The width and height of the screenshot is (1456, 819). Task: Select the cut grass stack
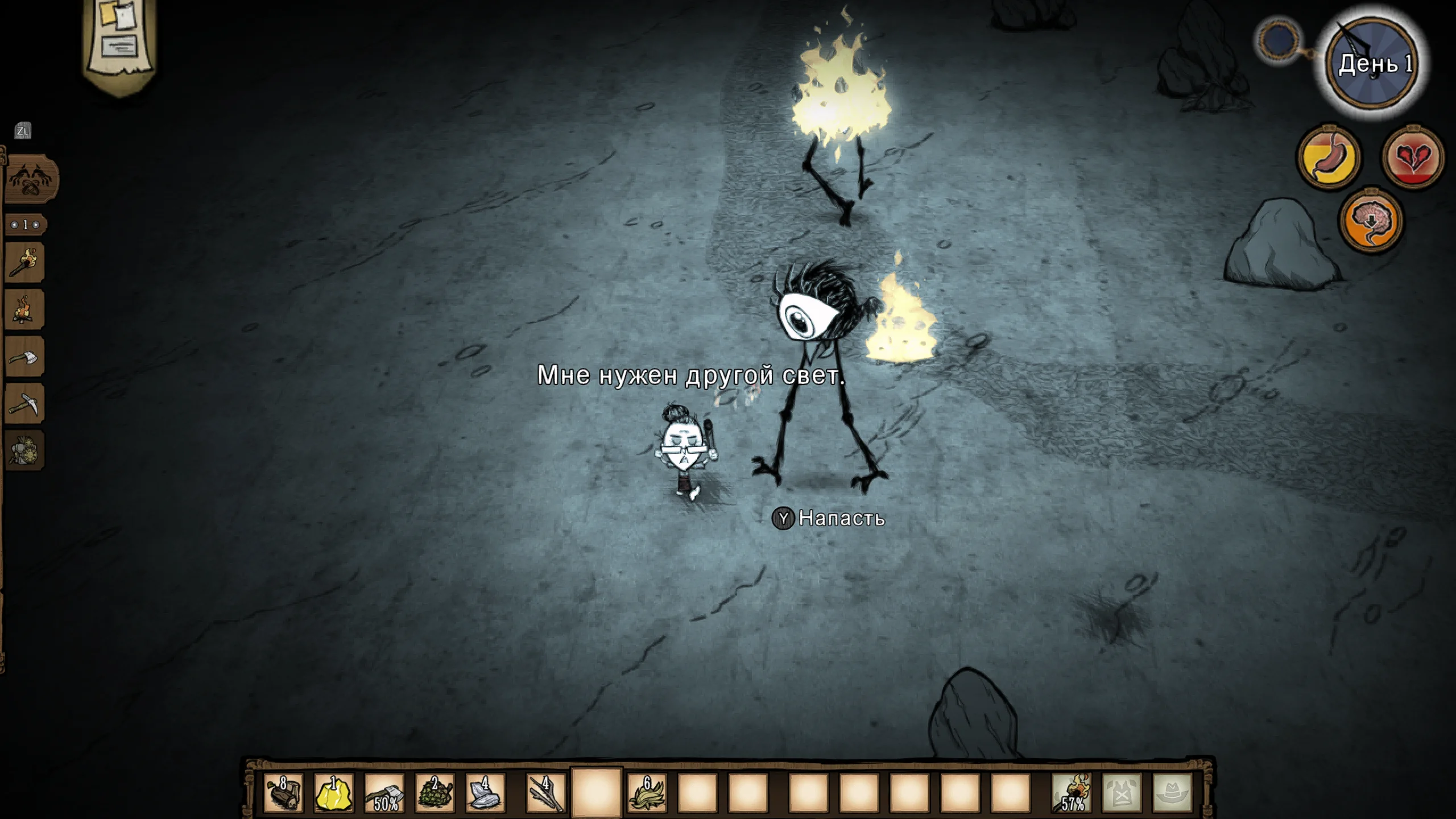coord(647,792)
